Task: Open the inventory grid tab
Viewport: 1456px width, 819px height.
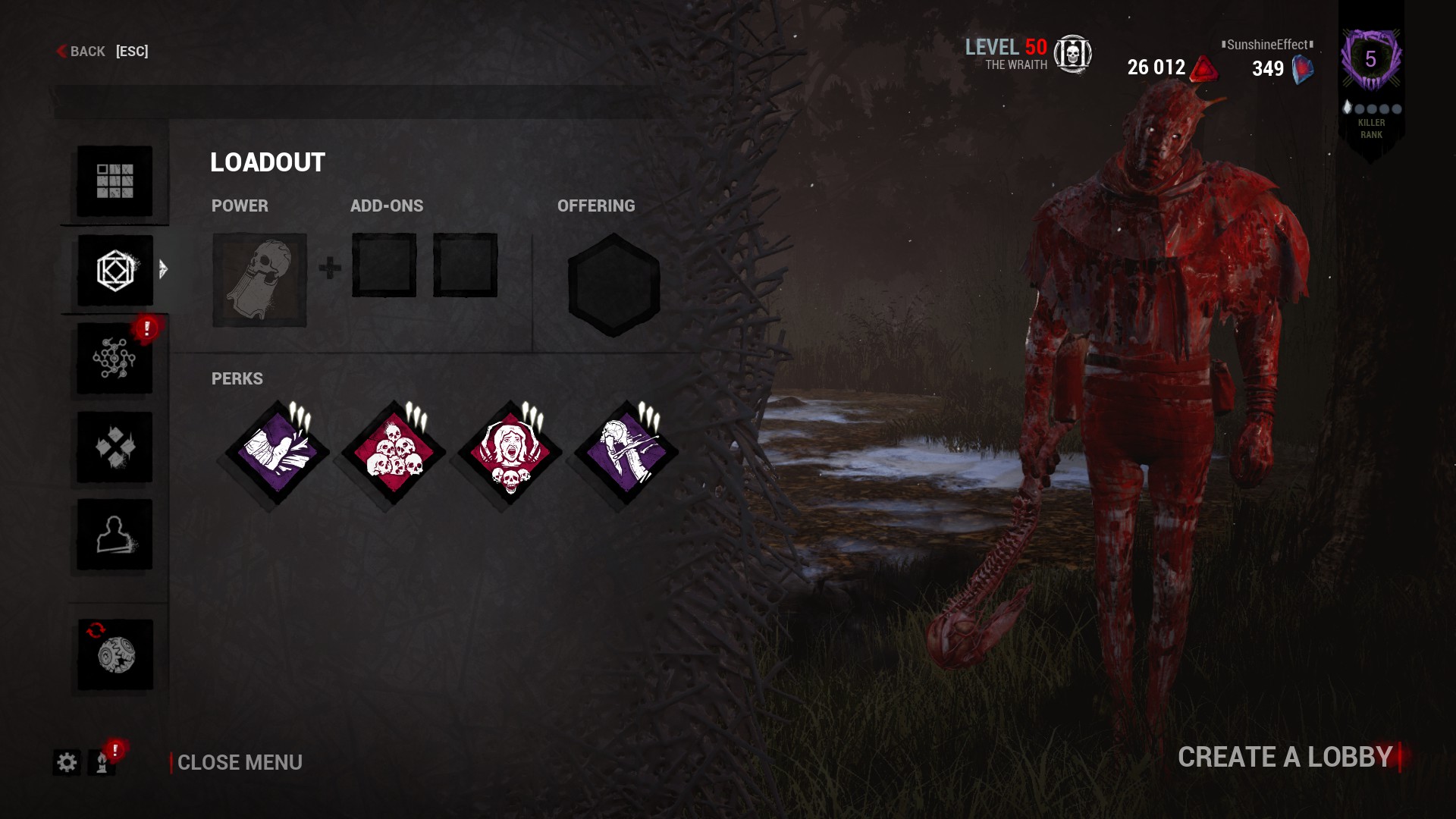Action: (x=115, y=181)
